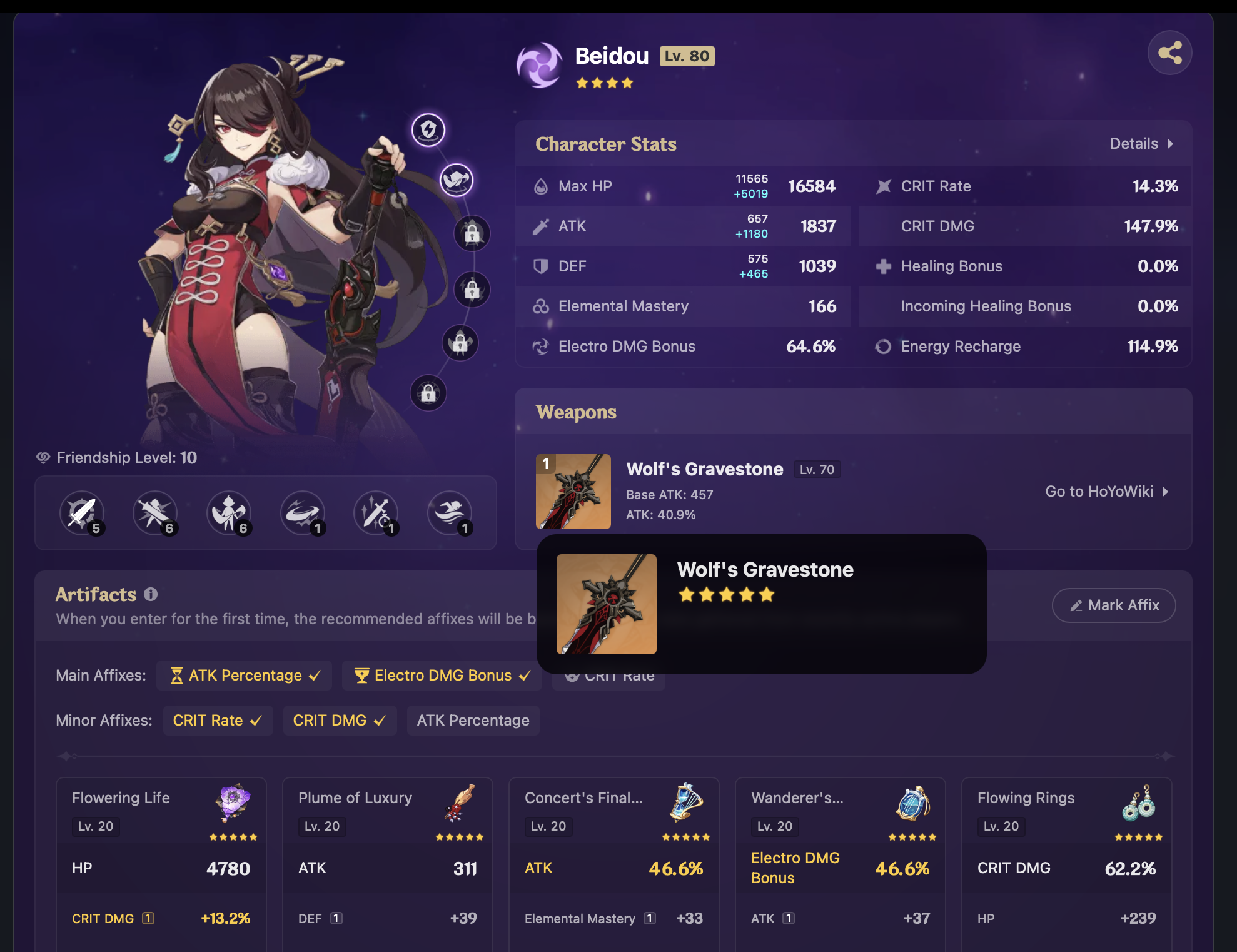View the Flowing Rings artifact card

tap(1067, 863)
